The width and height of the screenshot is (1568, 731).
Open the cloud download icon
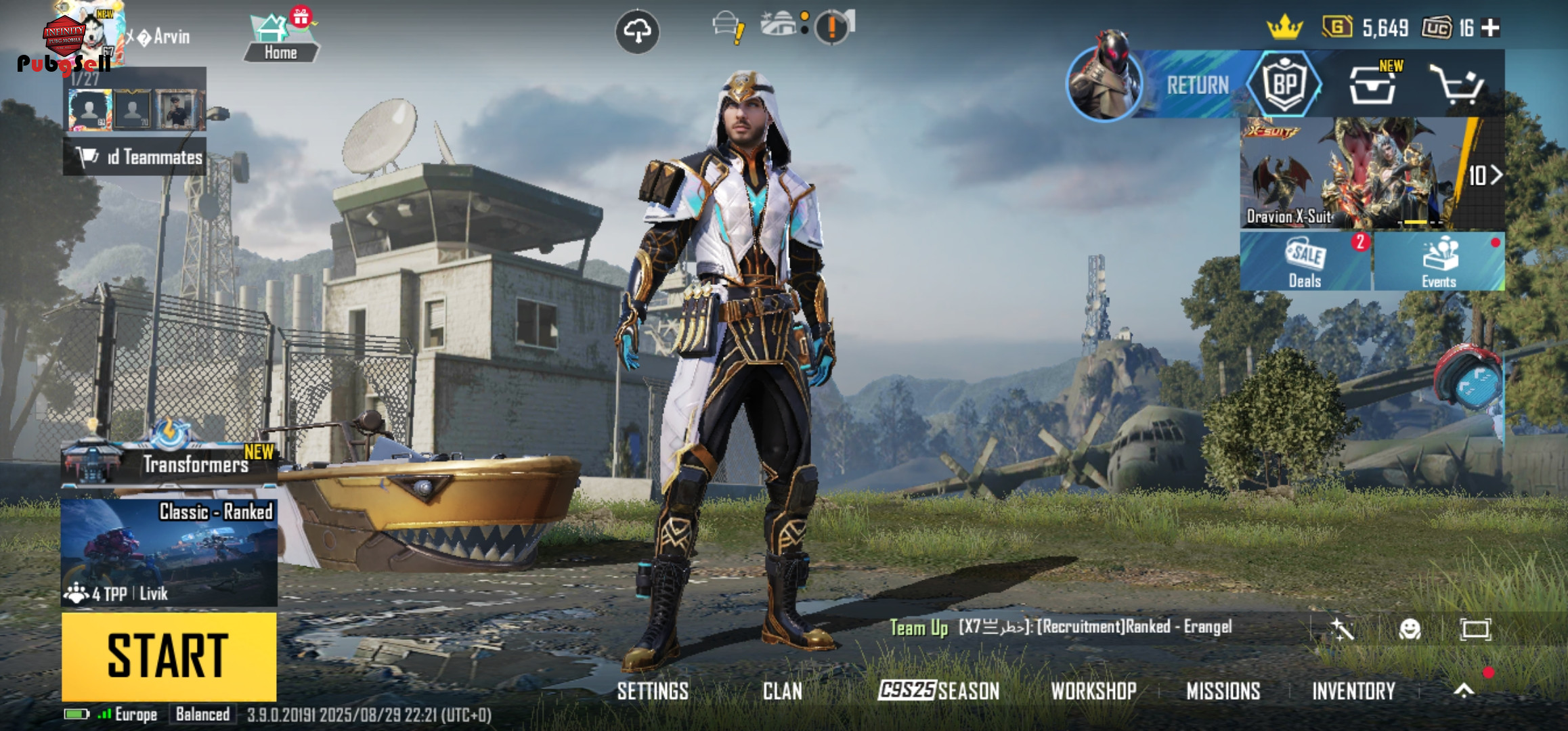(637, 31)
